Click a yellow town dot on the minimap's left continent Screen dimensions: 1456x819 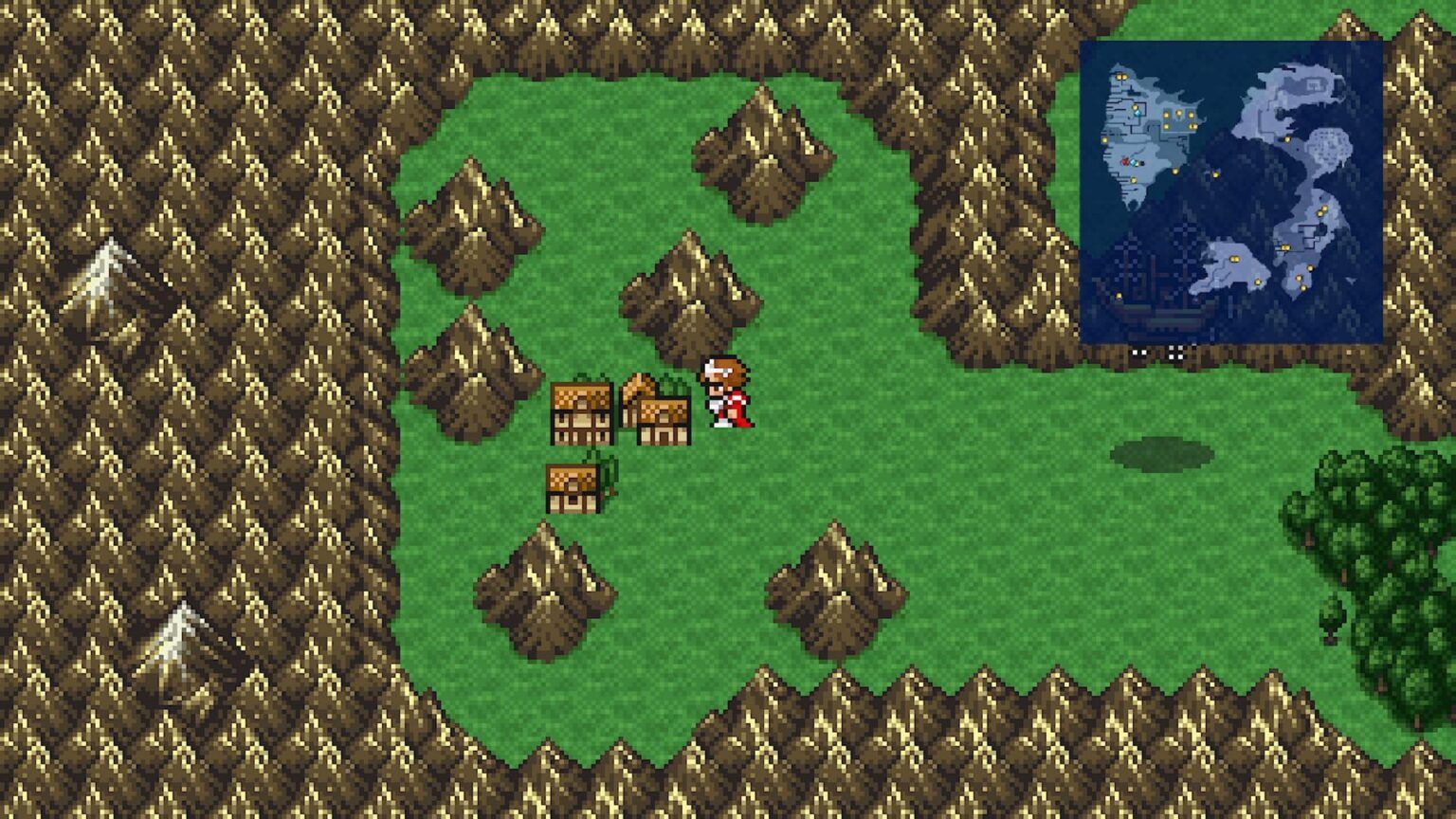click(1166, 116)
